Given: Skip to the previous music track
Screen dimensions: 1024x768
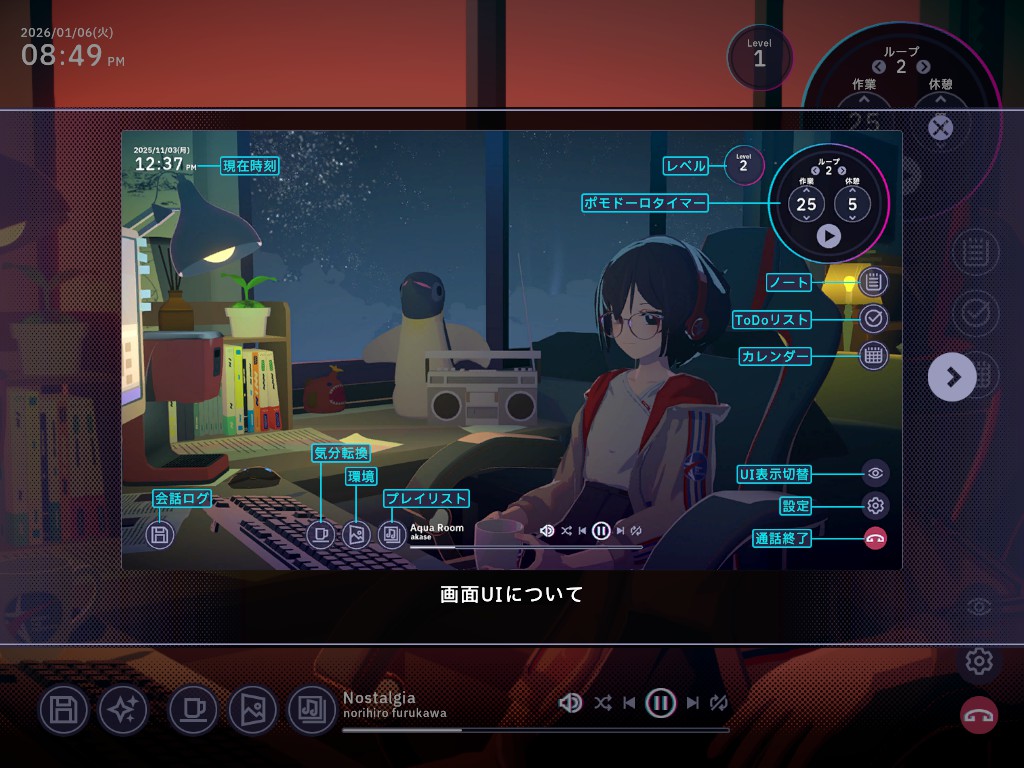Looking at the screenshot, I should pyautogui.click(x=629, y=703).
